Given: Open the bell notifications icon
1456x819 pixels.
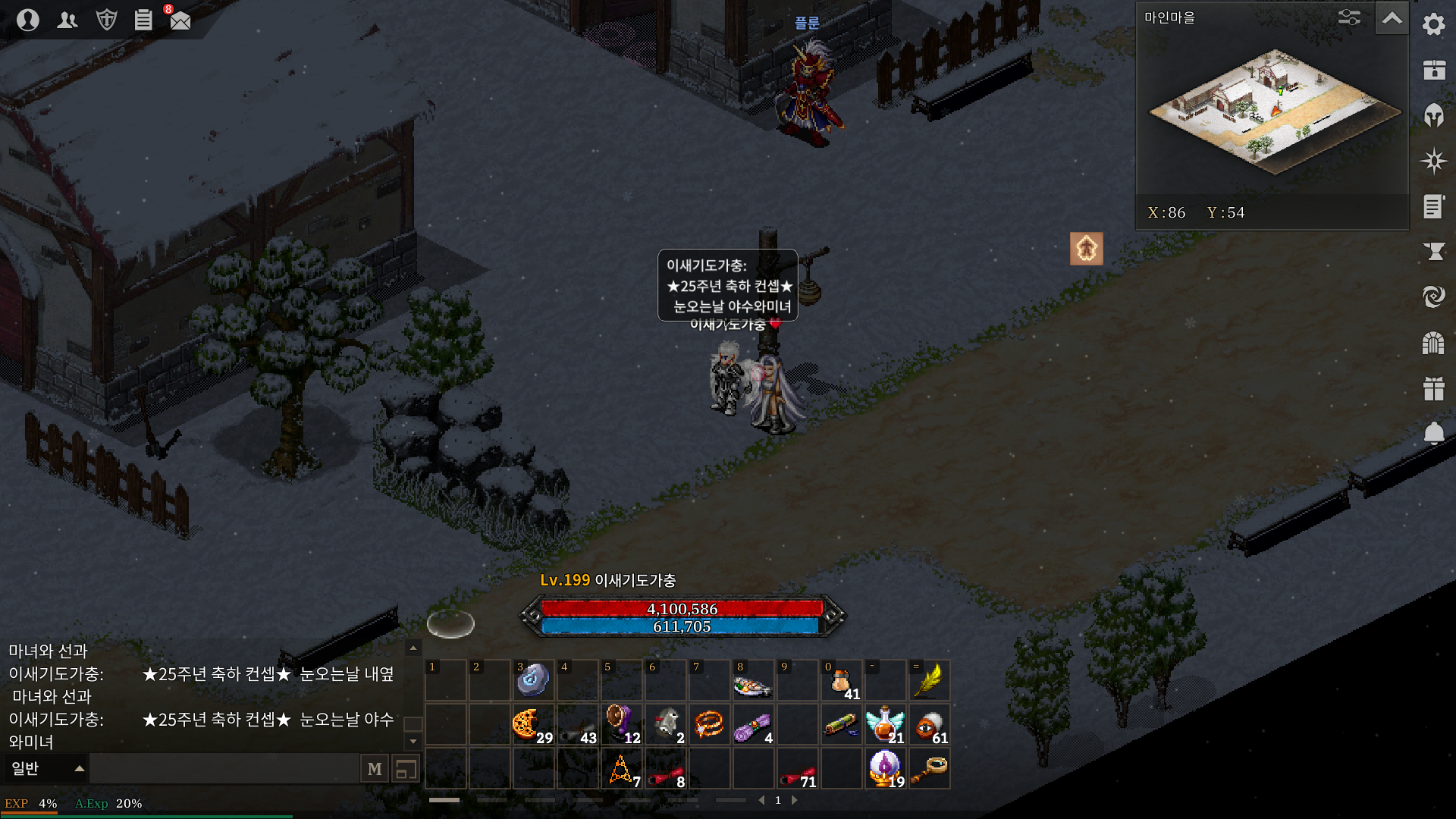Looking at the screenshot, I should [x=1433, y=434].
